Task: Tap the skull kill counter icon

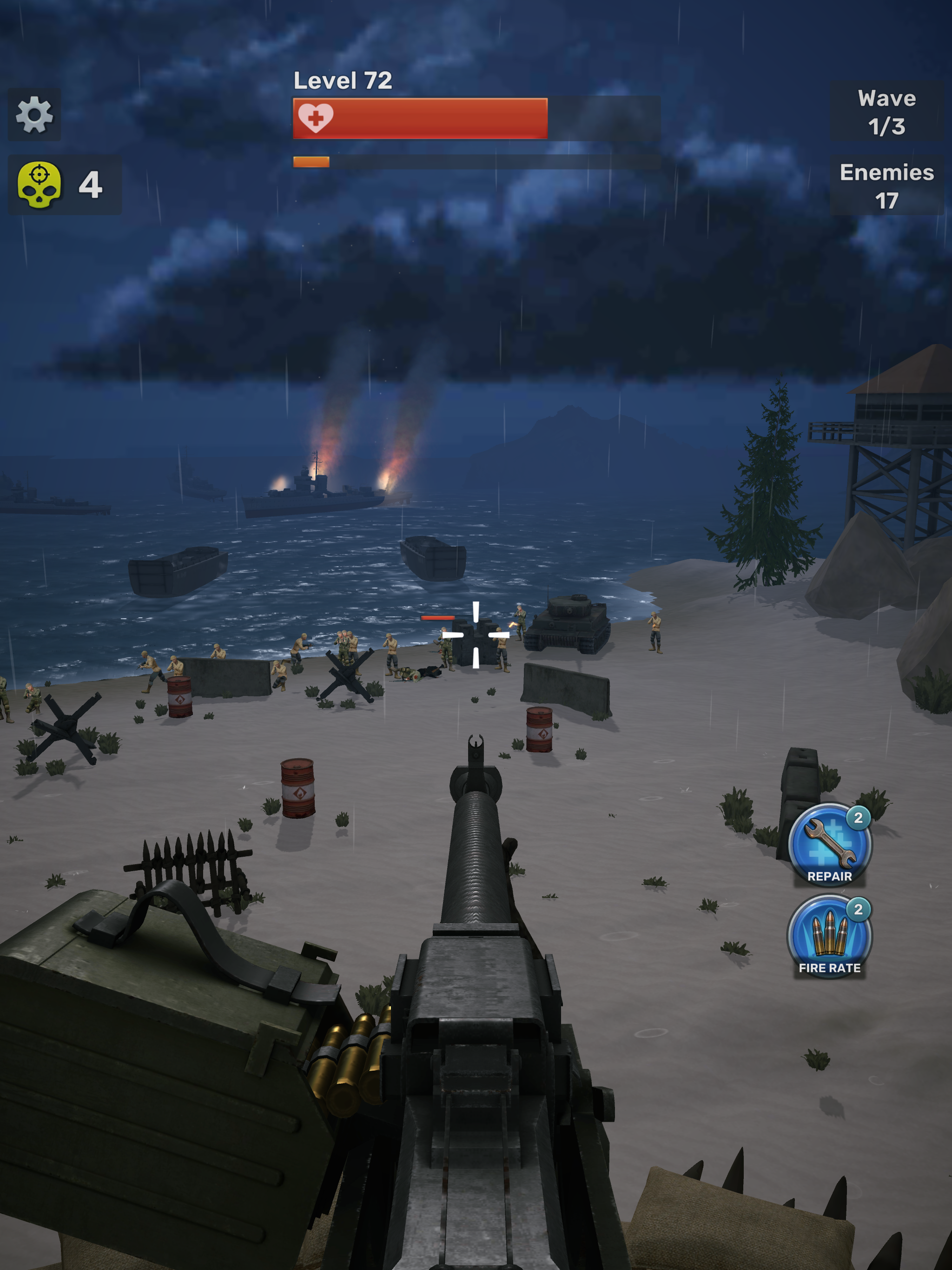Action: [x=39, y=184]
